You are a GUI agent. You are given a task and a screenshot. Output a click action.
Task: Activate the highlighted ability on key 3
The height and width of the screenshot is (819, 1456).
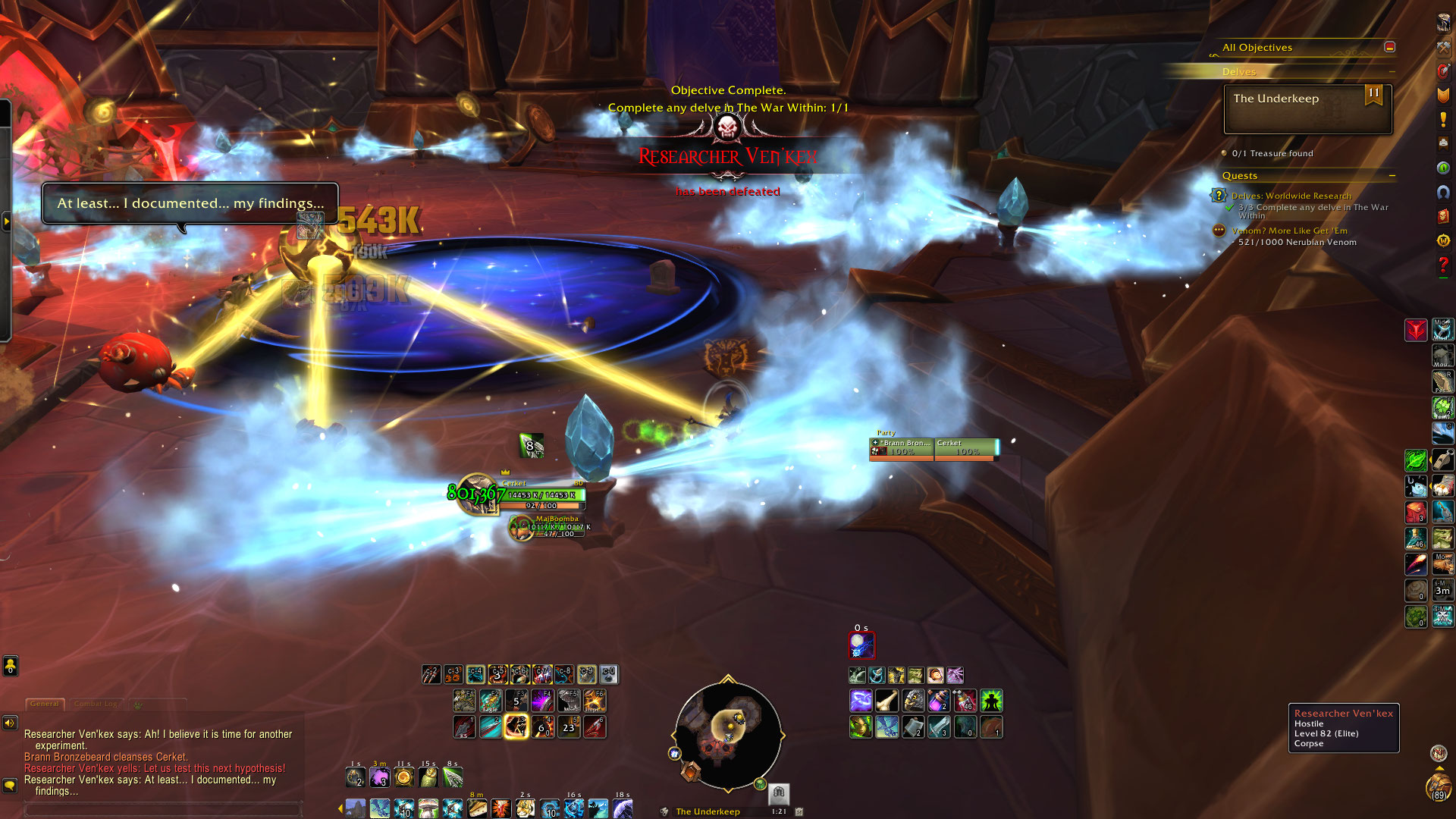tap(516, 727)
